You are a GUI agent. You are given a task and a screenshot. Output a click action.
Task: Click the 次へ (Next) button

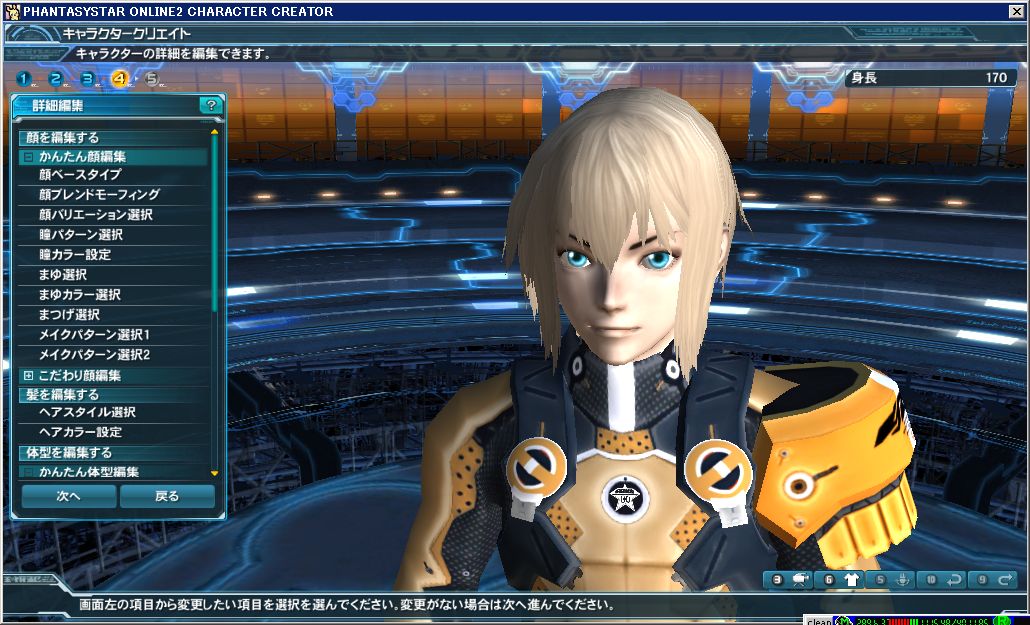[x=68, y=496]
